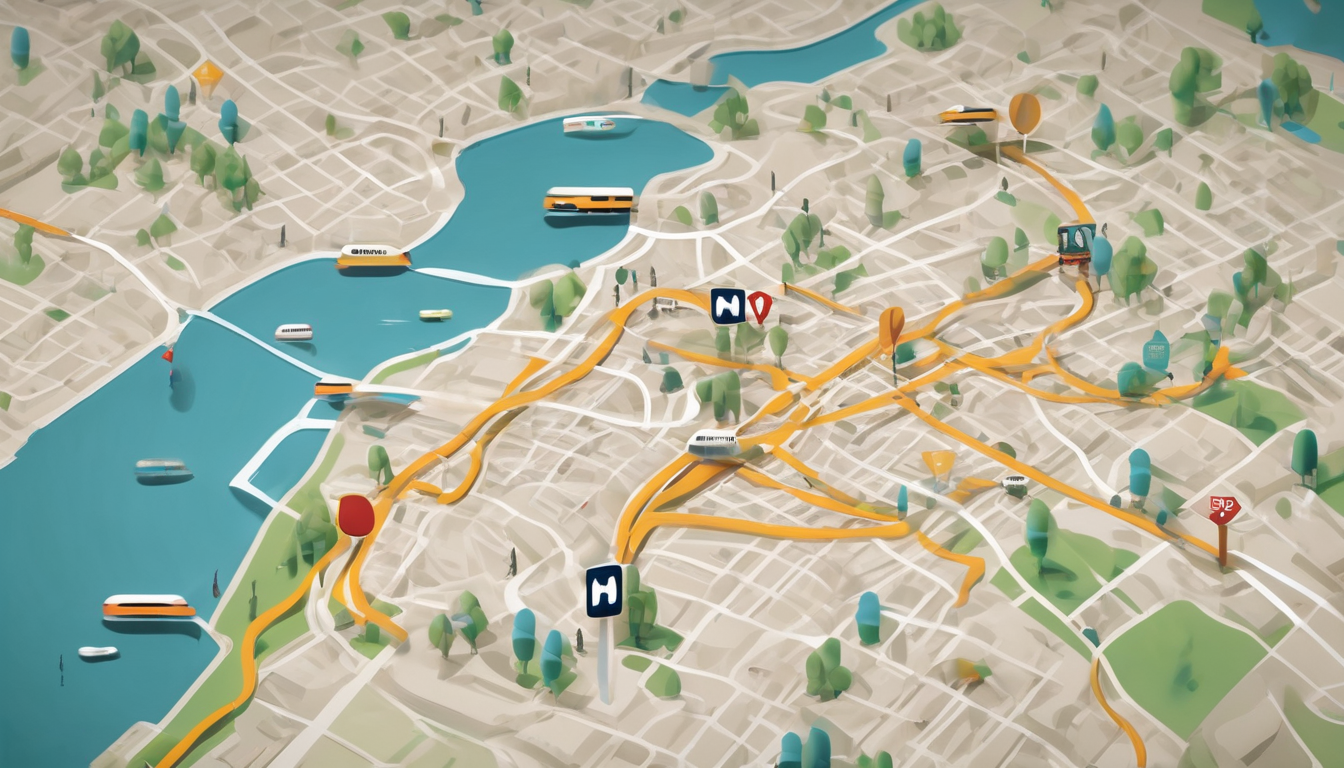
Task: Click the blue N station marker
Action: click(x=727, y=306)
